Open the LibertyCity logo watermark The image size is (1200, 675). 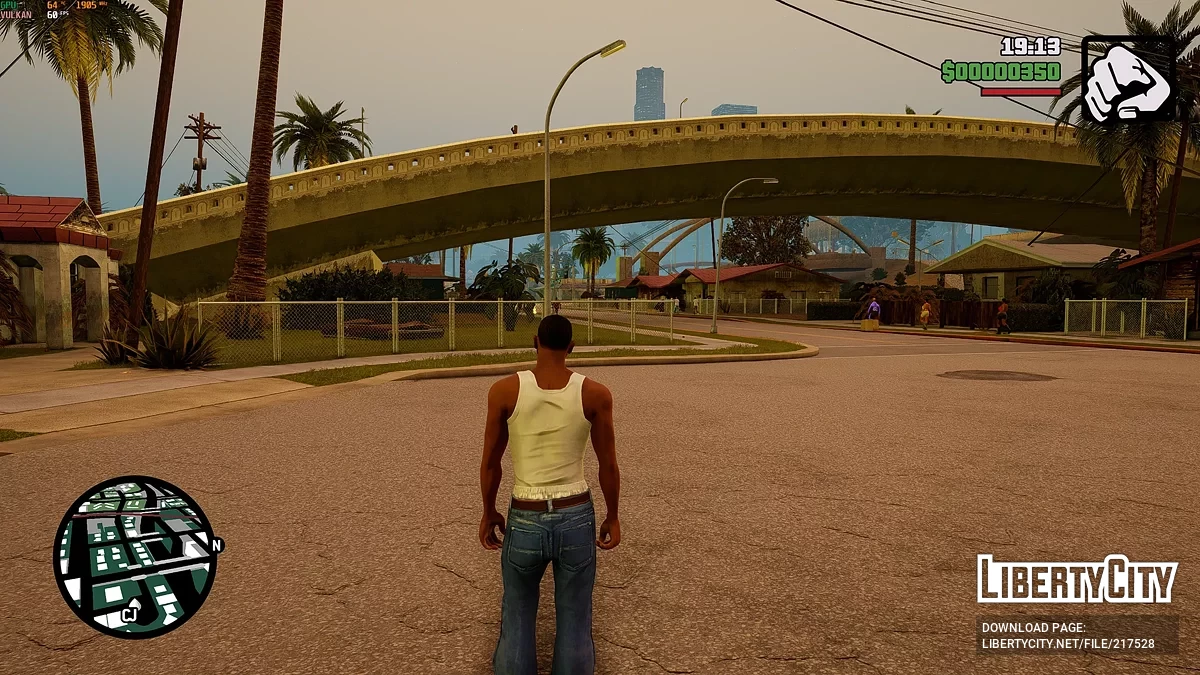[1077, 579]
